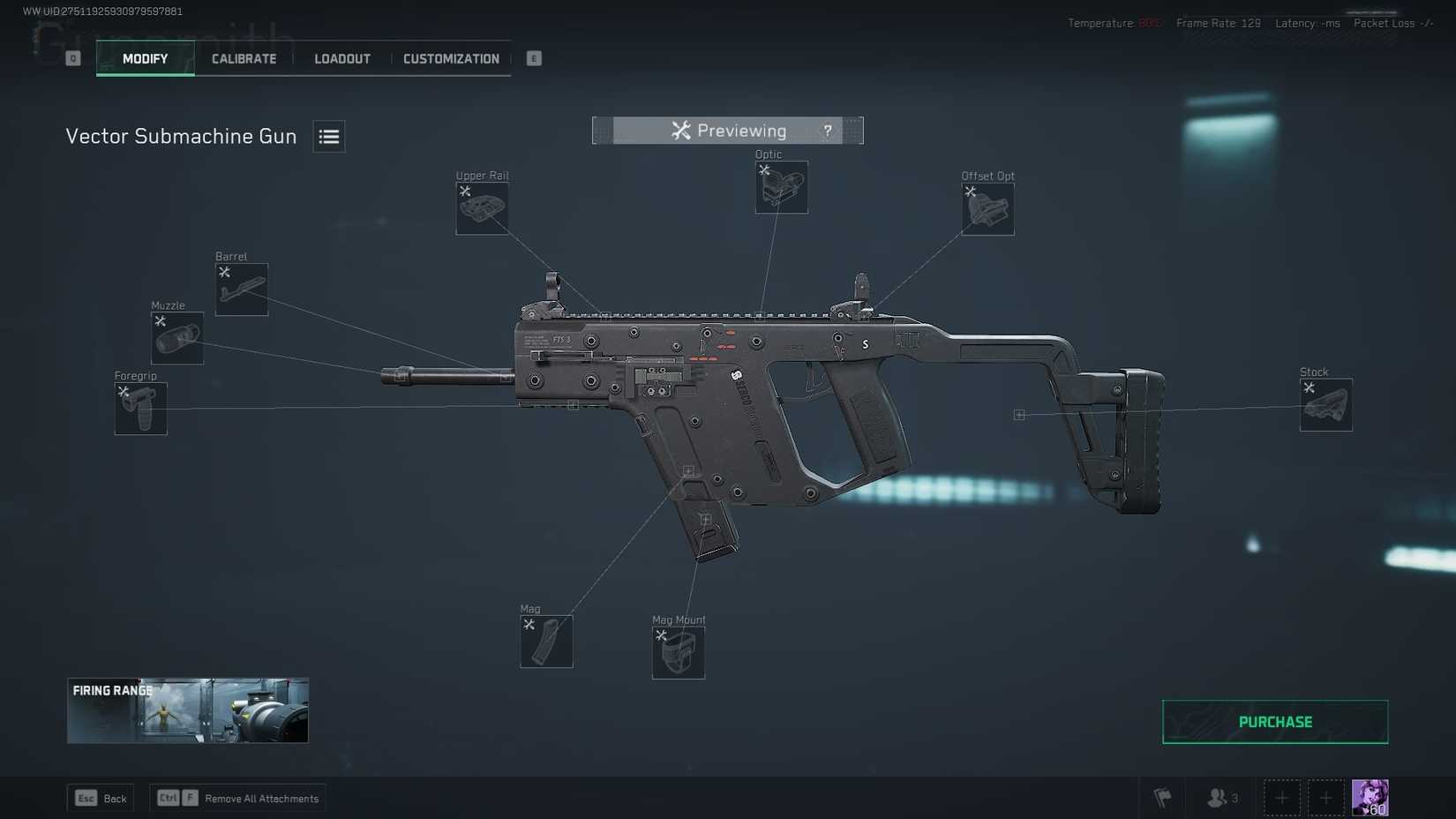The image size is (1456, 819).
Task: Open the Mag attachment slot
Action: tap(545, 641)
